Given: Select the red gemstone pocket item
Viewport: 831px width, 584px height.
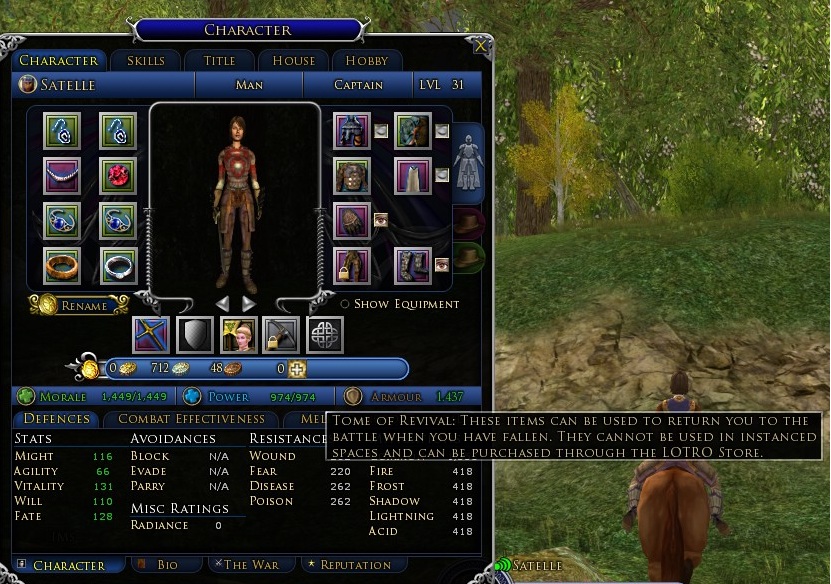Looking at the screenshot, I should tap(118, 175).
